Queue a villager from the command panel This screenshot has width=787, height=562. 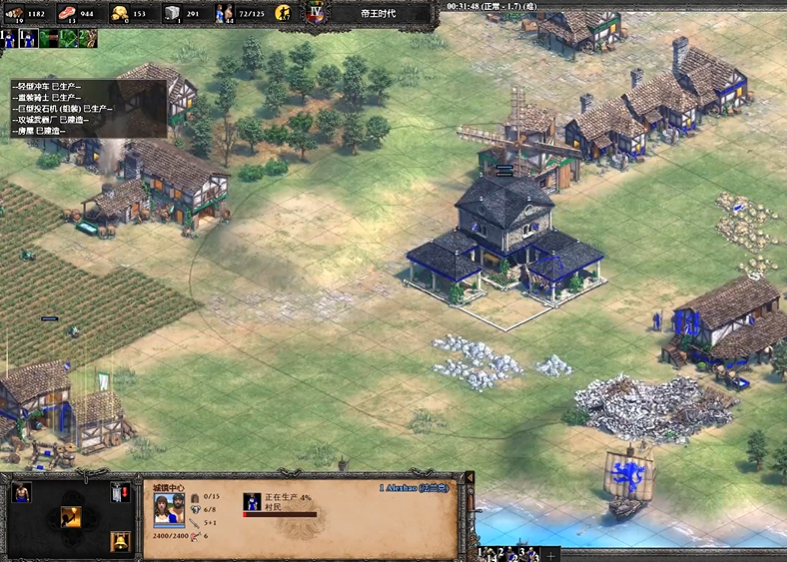pos(21,492)
